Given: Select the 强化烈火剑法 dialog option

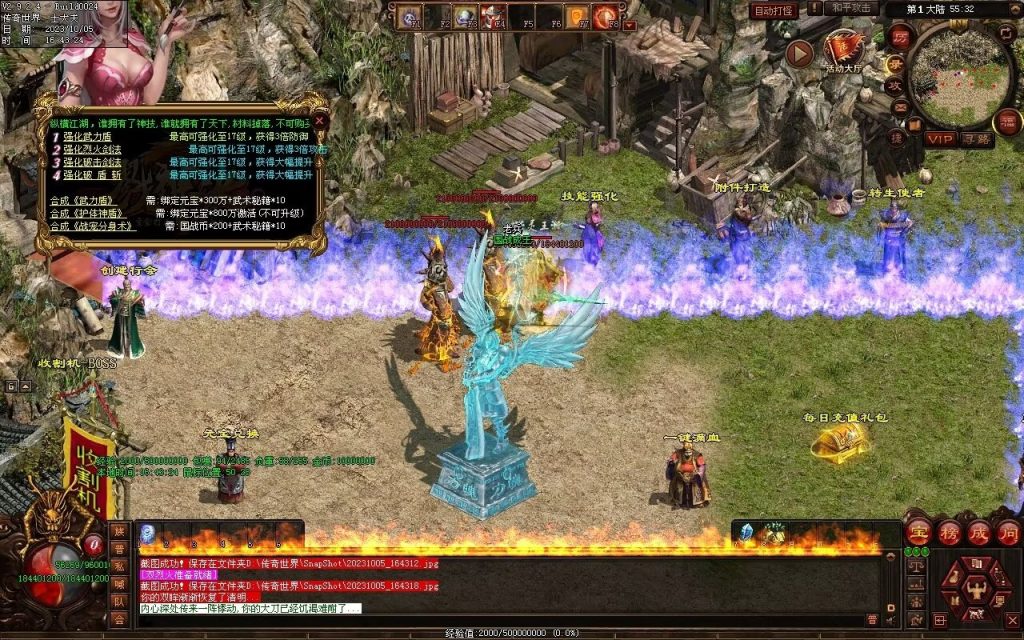Looking at the screenshot, I should pos(93,149).
